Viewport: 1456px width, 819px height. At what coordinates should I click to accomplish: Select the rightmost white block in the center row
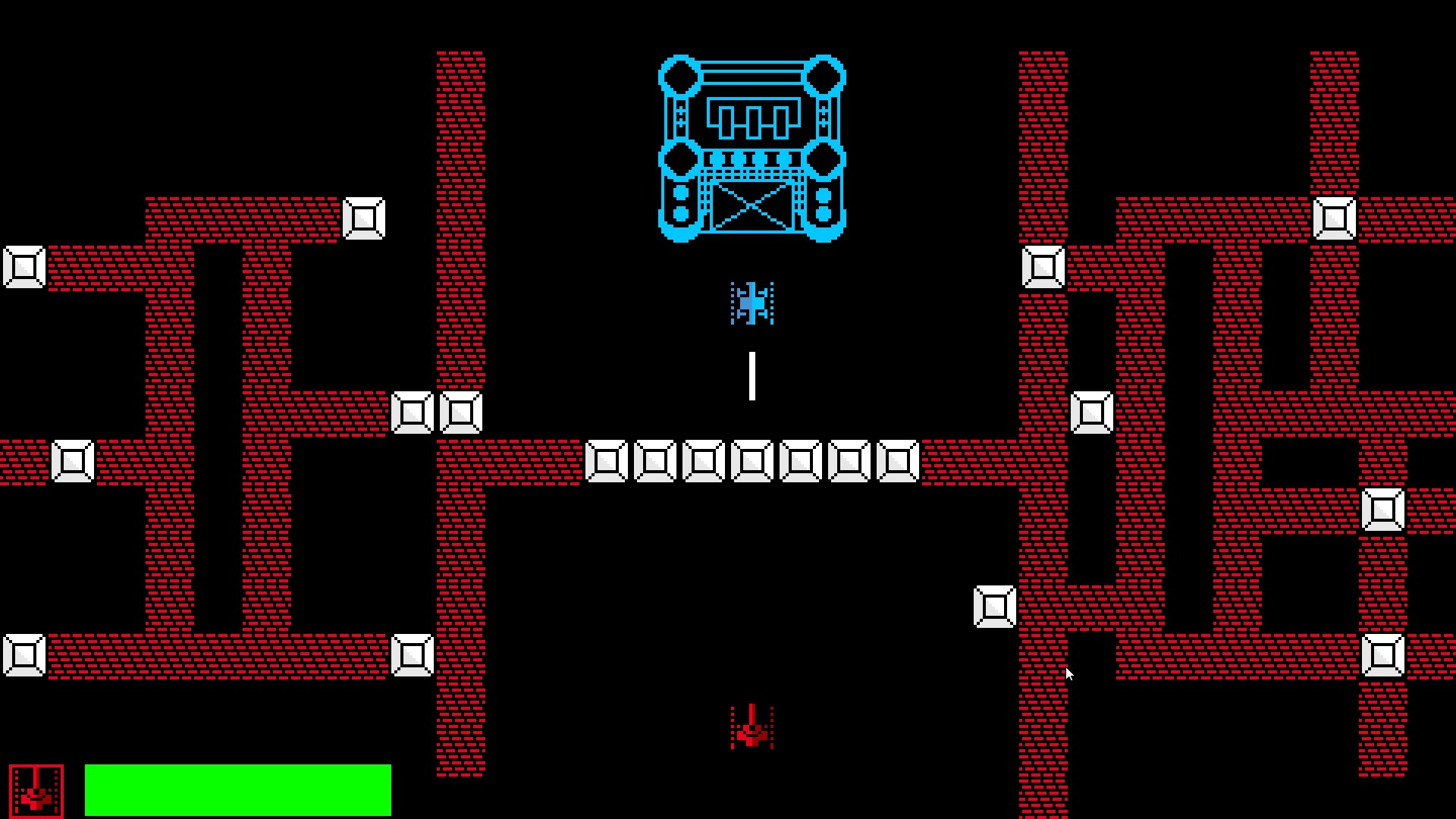tap(898, 460)
